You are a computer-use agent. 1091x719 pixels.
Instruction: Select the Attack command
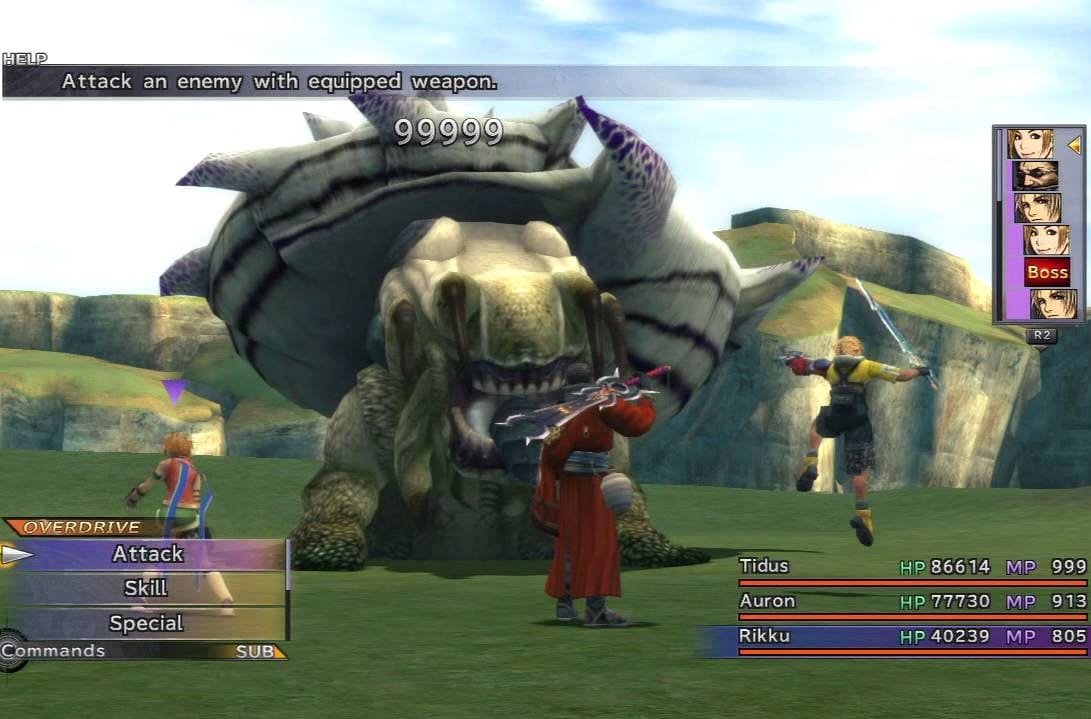[x=148, y=554]
